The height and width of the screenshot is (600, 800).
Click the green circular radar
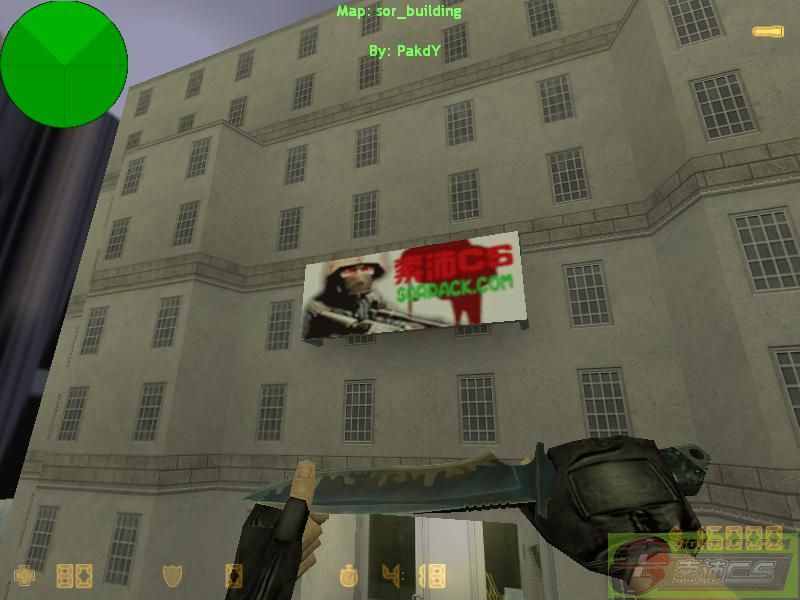(x=64, y=64)
